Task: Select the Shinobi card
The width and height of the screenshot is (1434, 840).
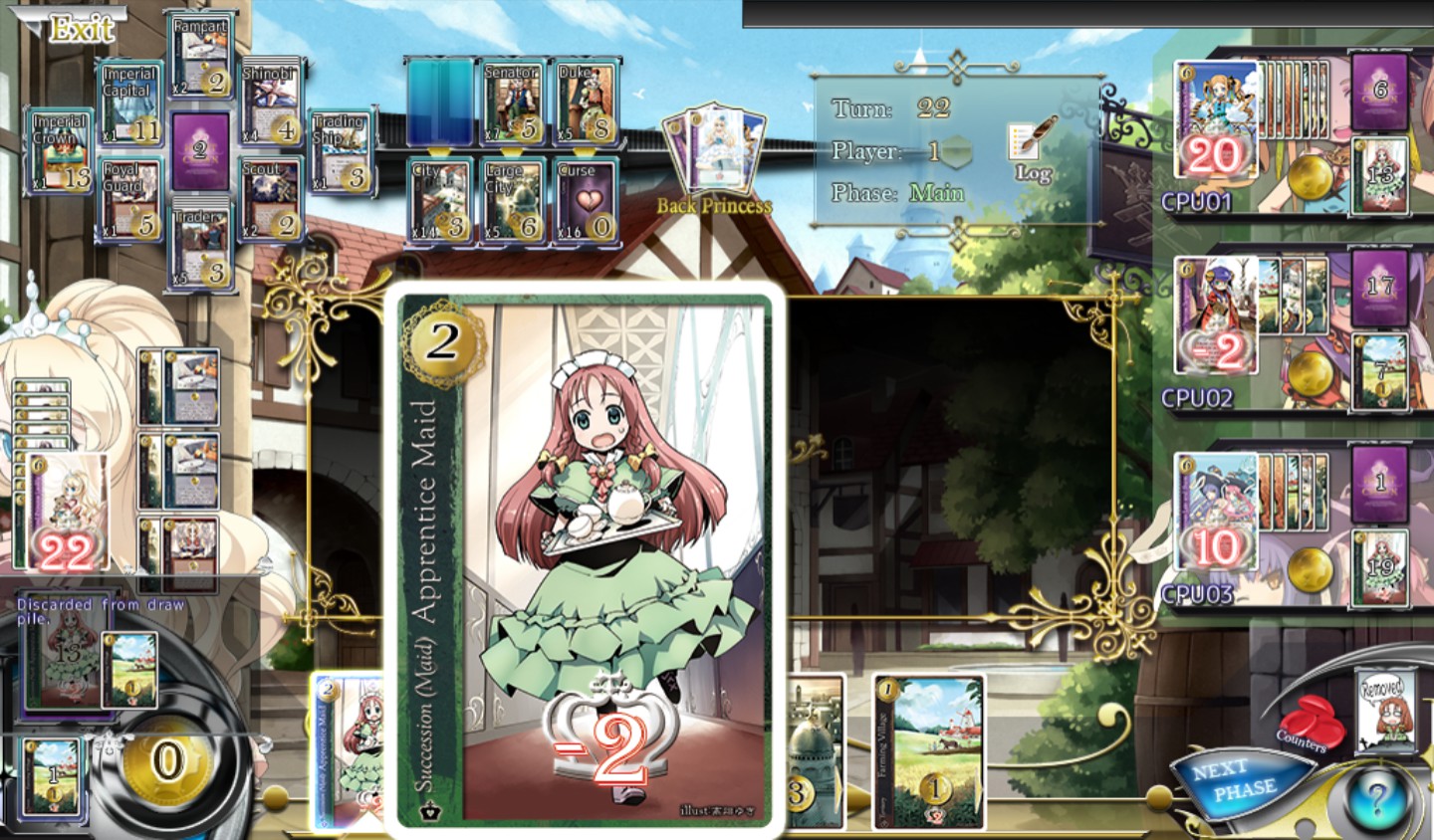Action: click(271, 104)
